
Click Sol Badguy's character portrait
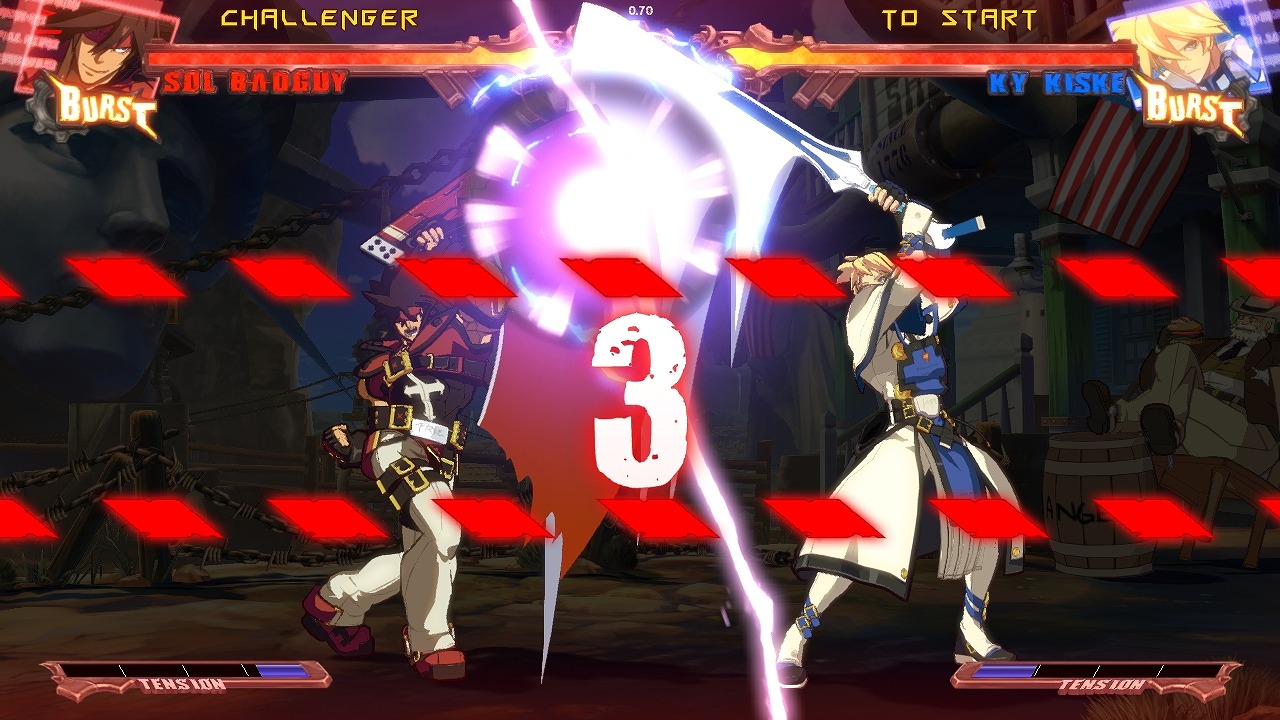pos(92,45)
